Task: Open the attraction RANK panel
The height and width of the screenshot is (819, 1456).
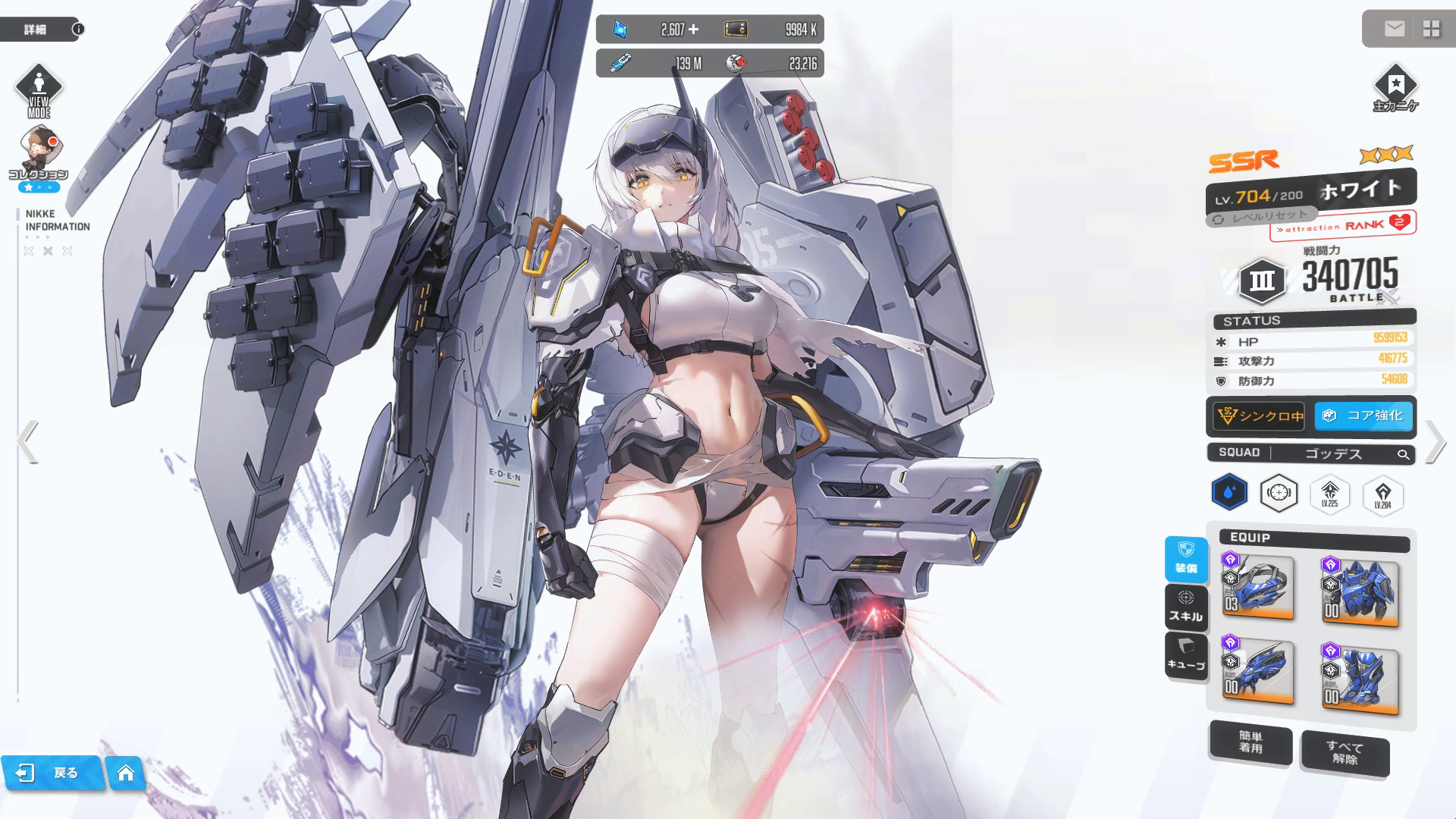Action: click(1343, 225)
